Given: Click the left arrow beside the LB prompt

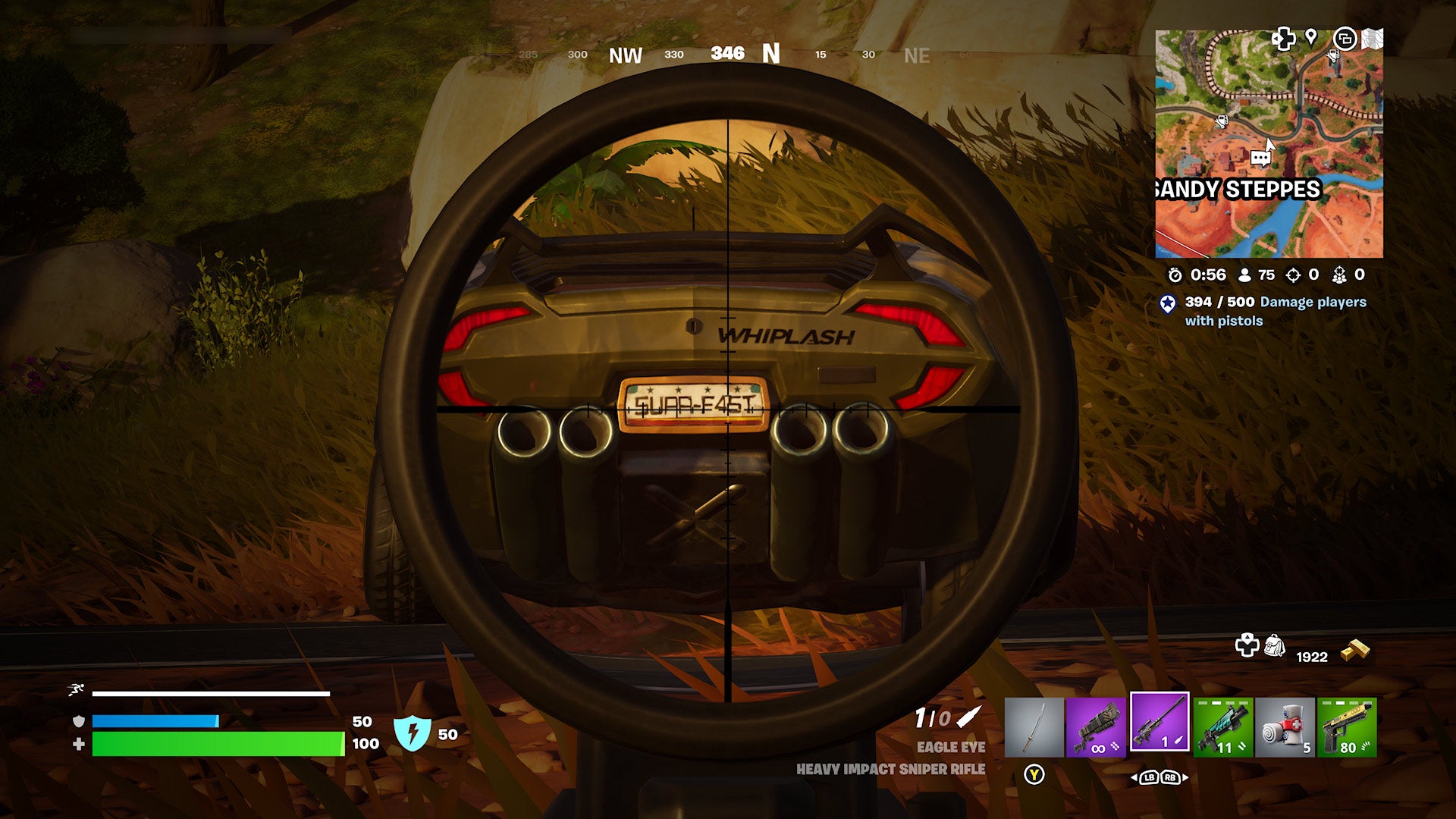Looking at the screenshot, I should click(1134, 779).
